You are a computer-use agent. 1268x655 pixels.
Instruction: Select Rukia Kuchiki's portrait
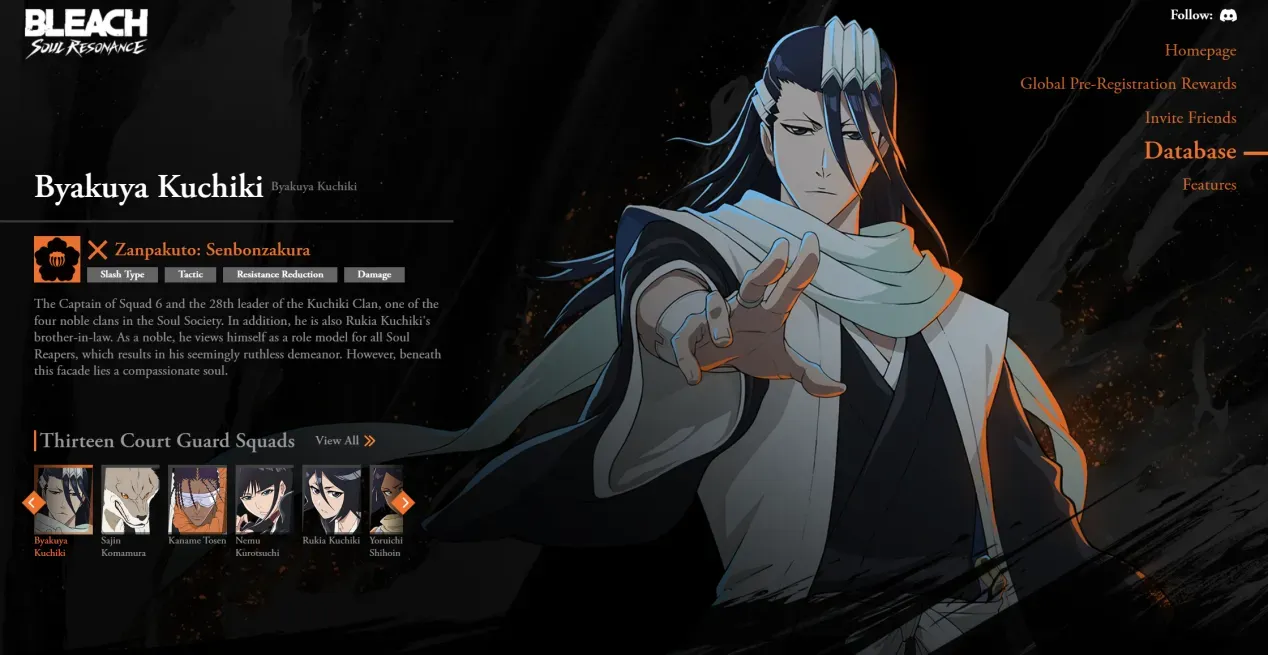pos(331,499)
